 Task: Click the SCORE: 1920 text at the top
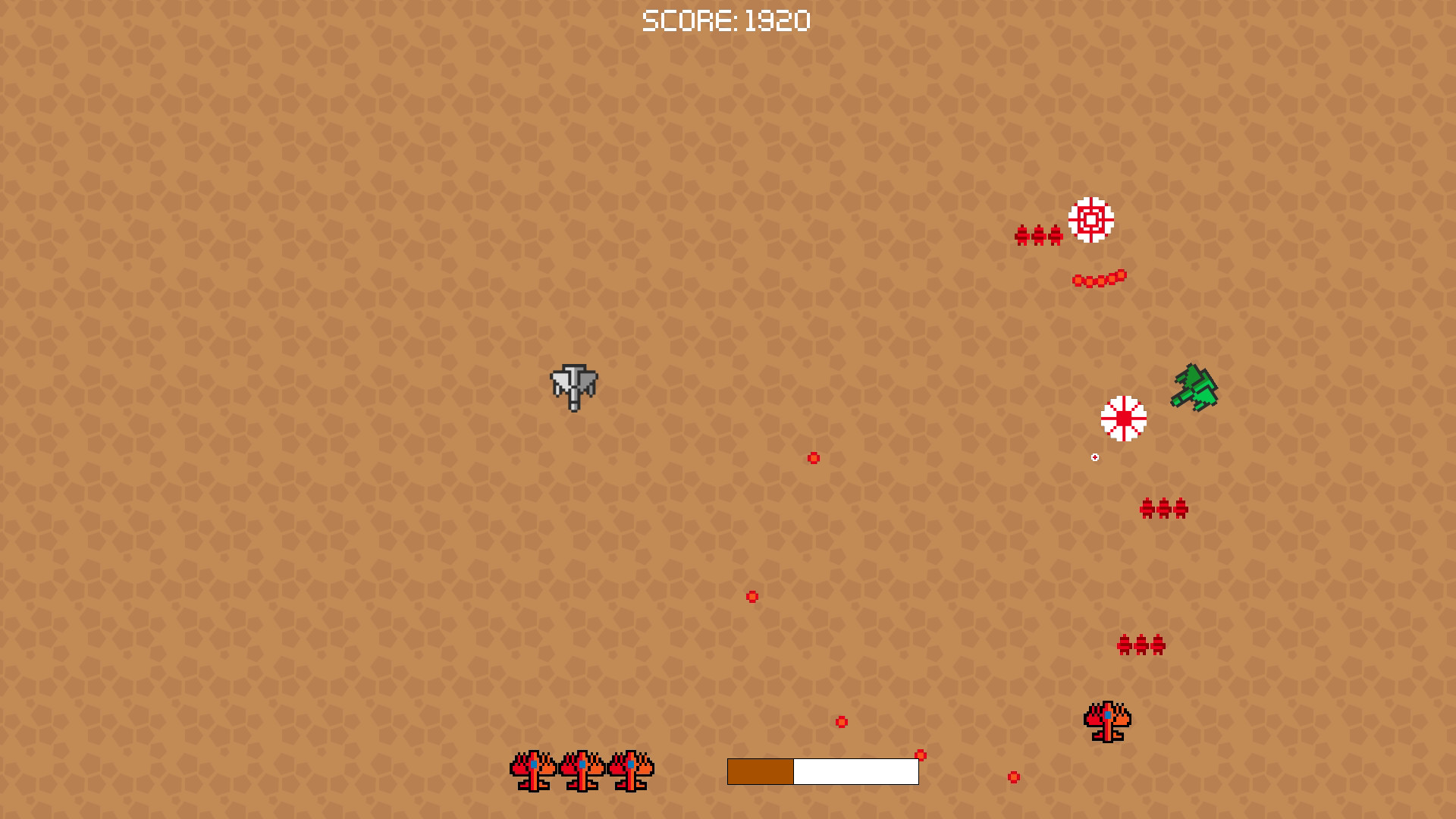726,20
